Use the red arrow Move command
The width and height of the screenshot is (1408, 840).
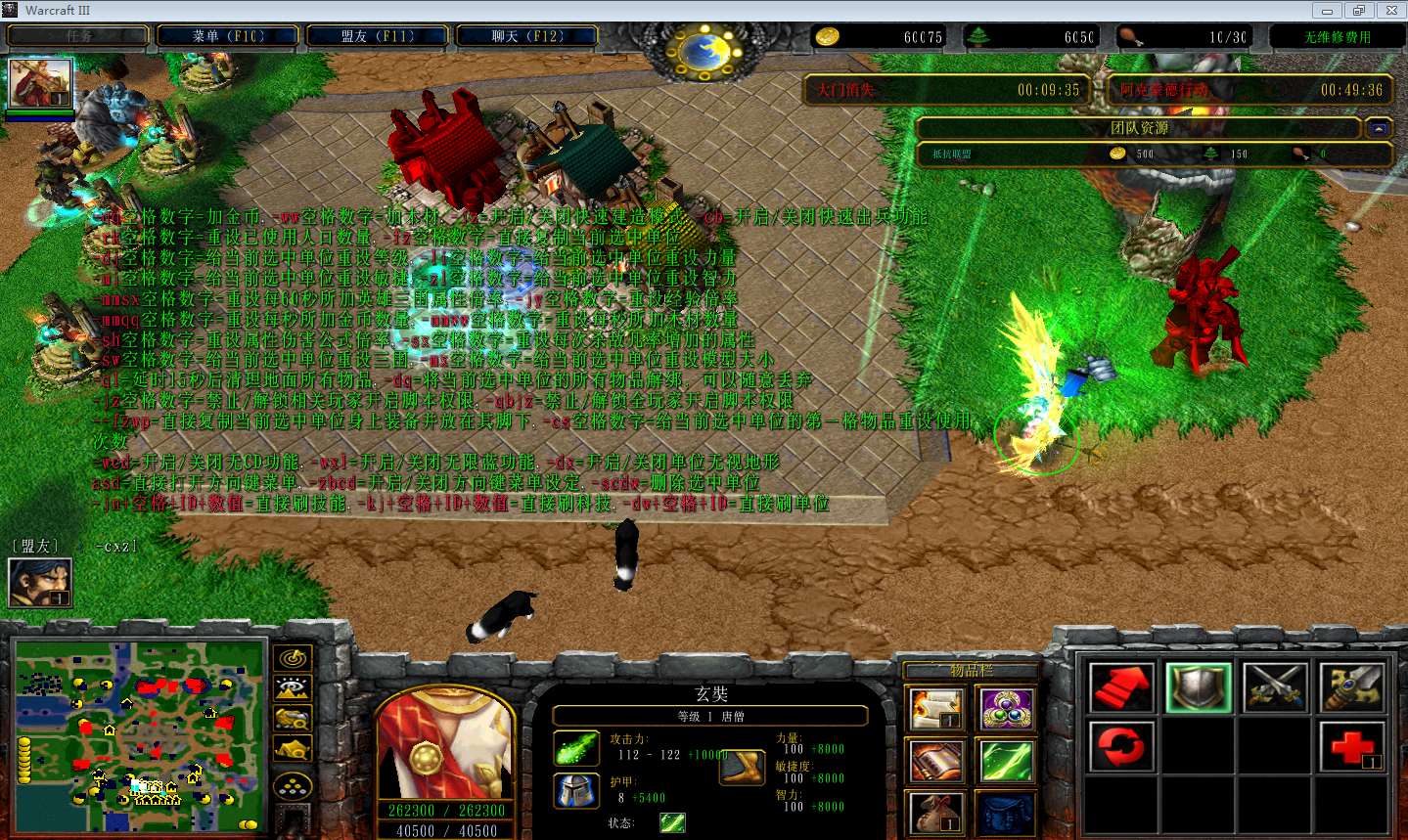pyautogui.click(x=1121, y=686)
